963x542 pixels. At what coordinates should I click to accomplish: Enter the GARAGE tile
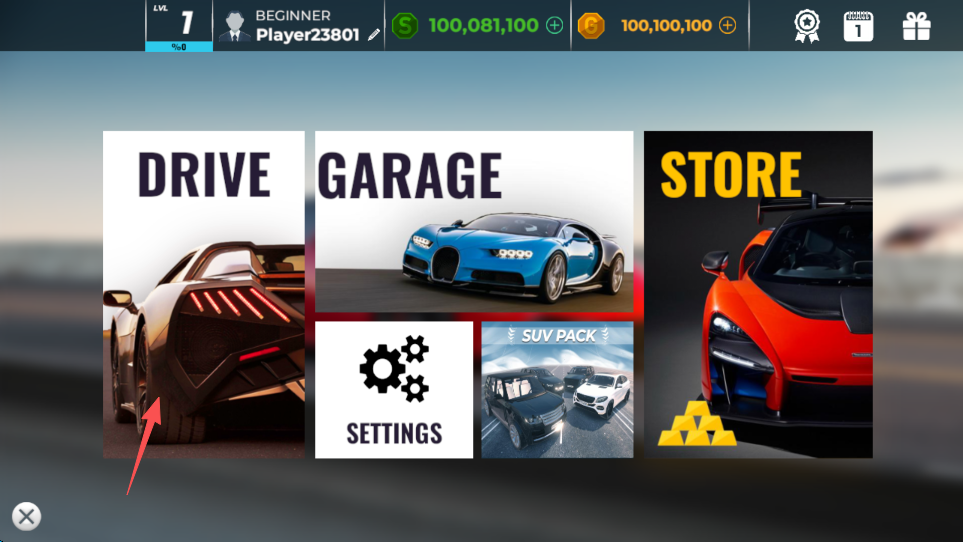pyautogui.click(x=474, y=221)
